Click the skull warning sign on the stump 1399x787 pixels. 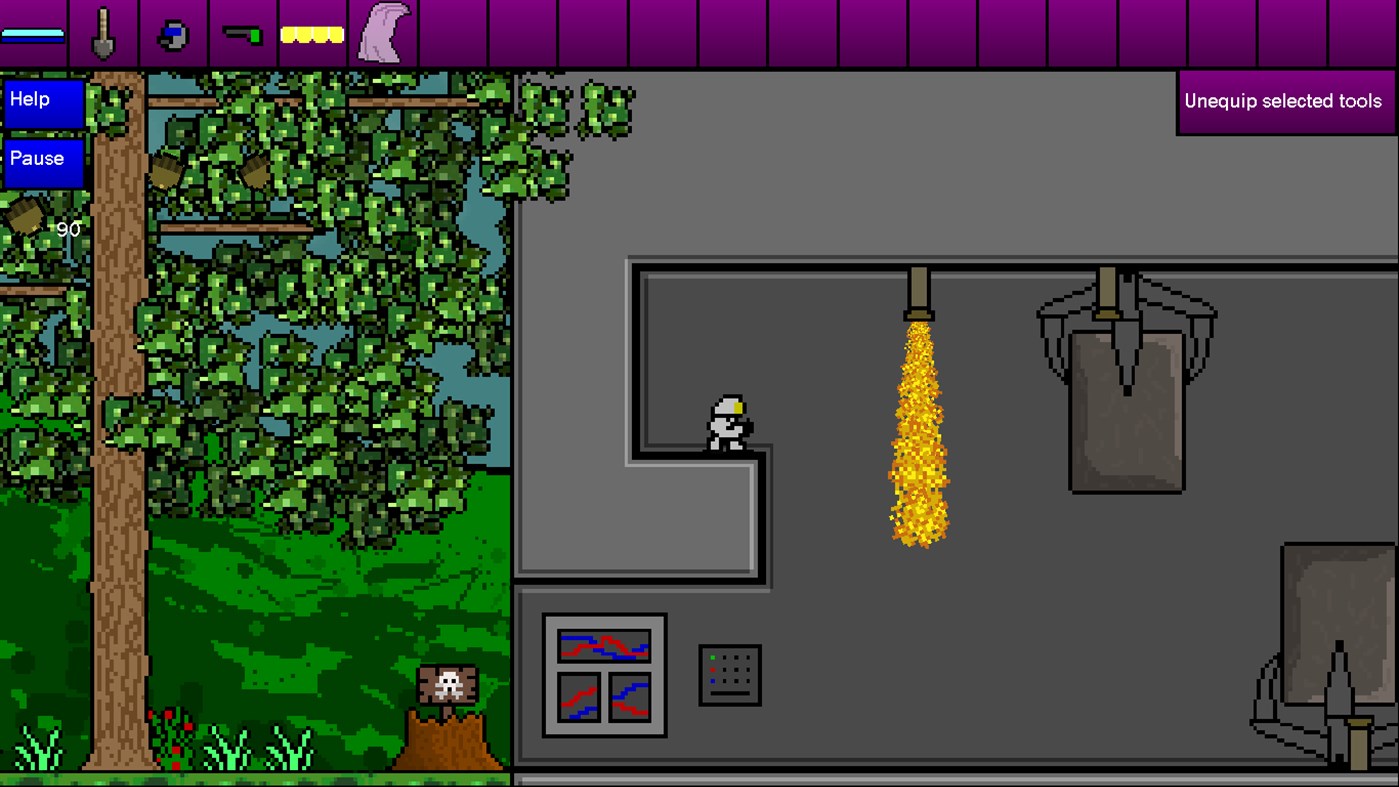click(x=446, y=684)
